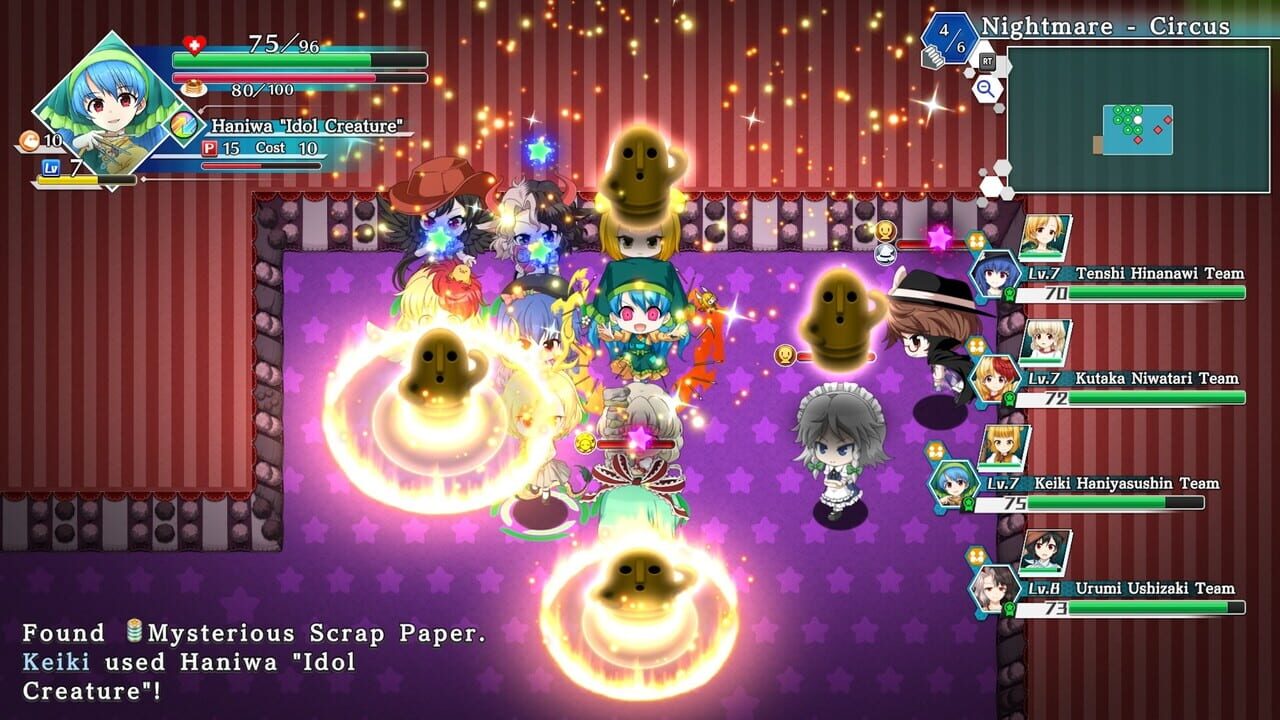Select the coin currency icon

coord(29,141)
